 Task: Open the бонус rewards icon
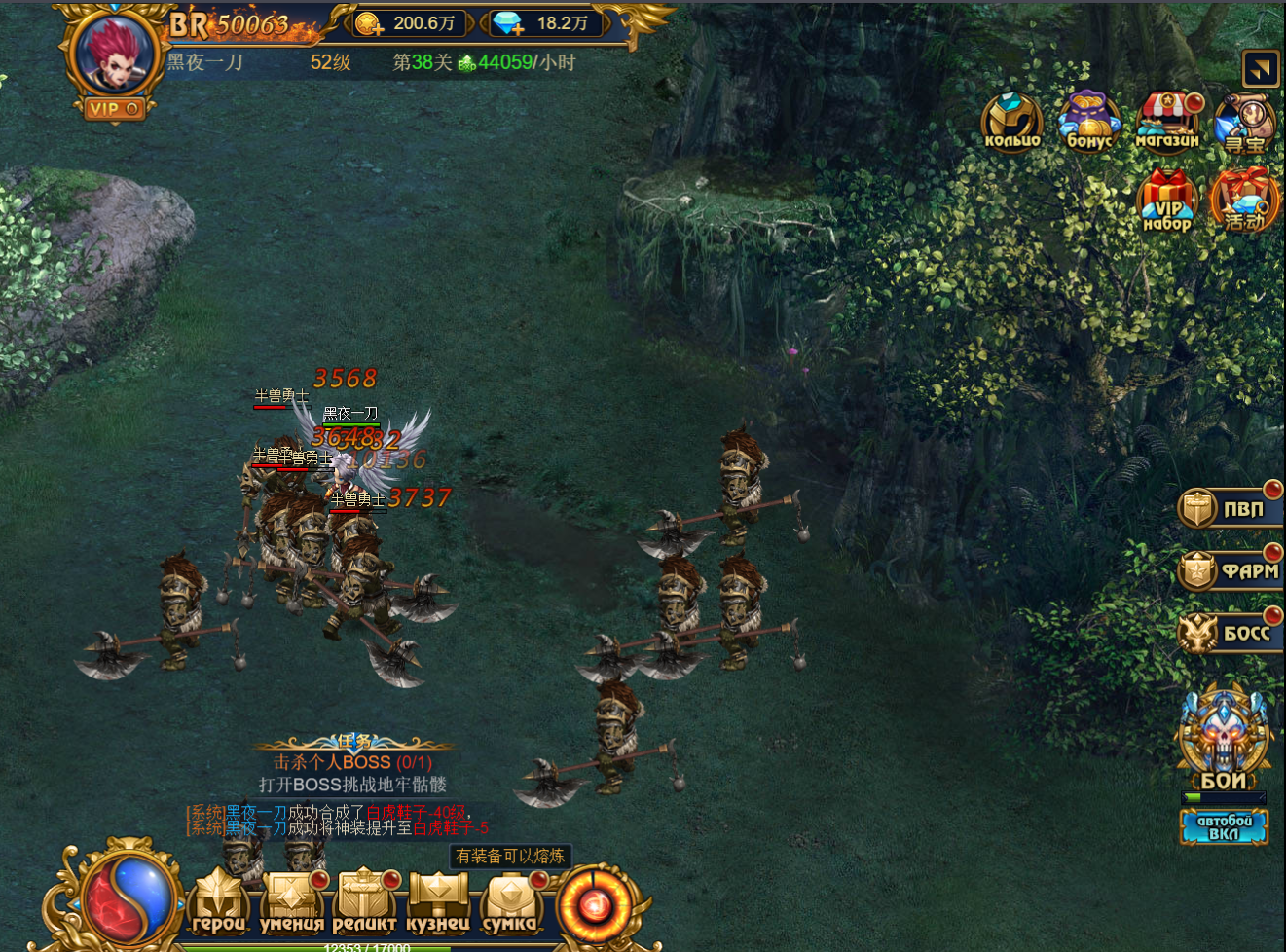click(1089, 122)
